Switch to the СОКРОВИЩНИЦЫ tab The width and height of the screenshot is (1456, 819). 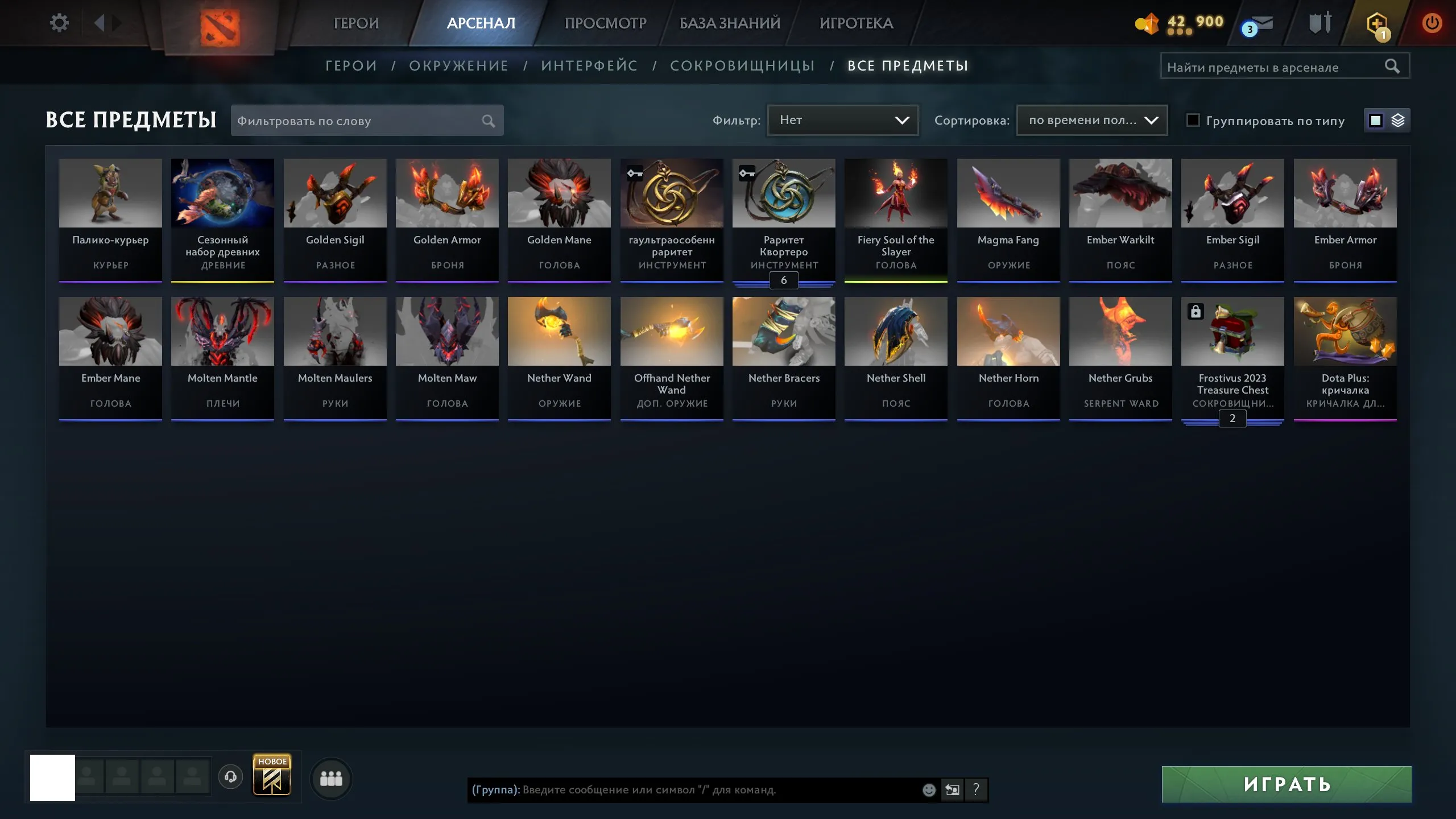click(x=743, y=65)
